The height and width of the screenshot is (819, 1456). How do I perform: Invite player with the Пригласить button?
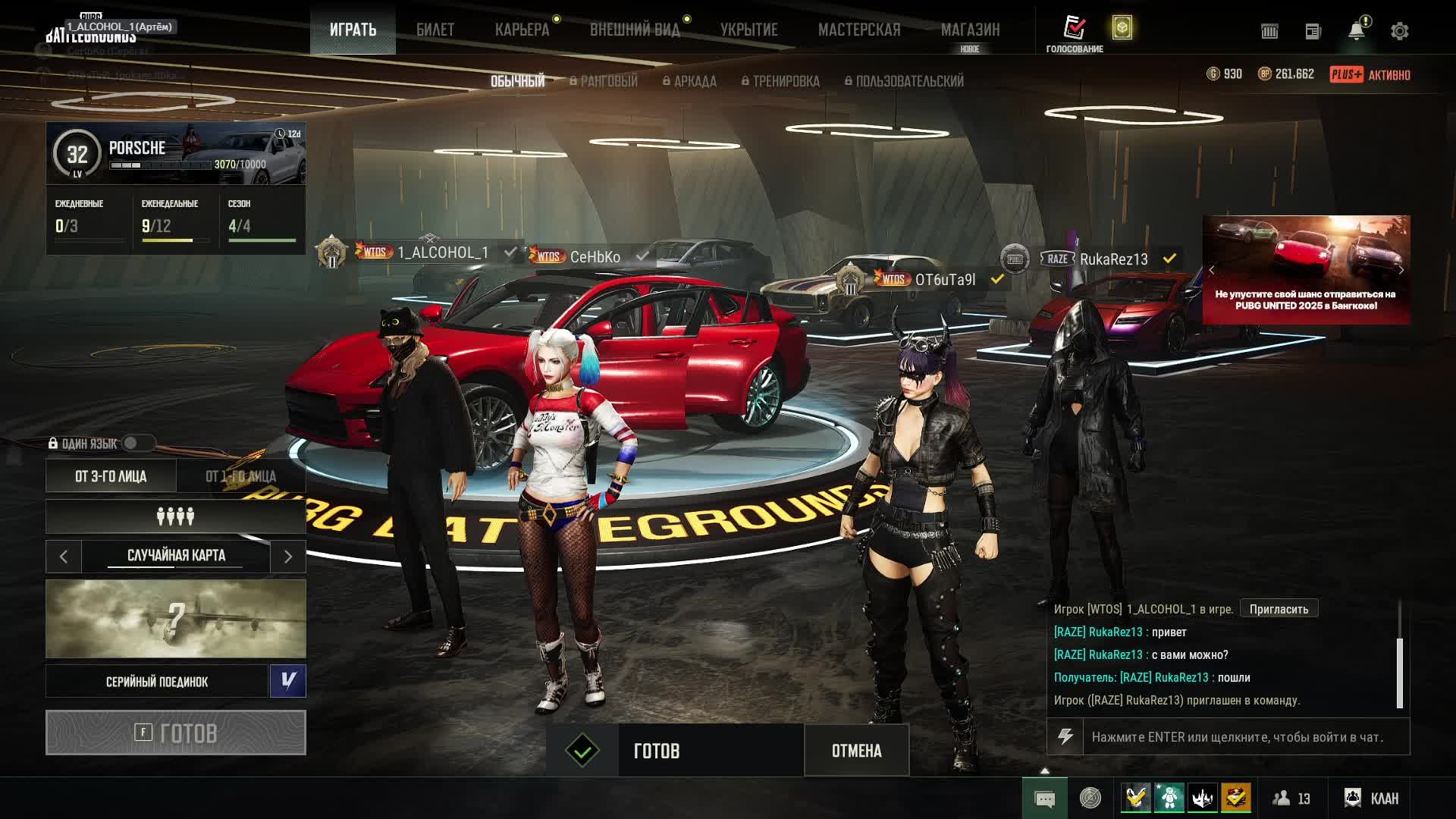(x=1279, y=609)
